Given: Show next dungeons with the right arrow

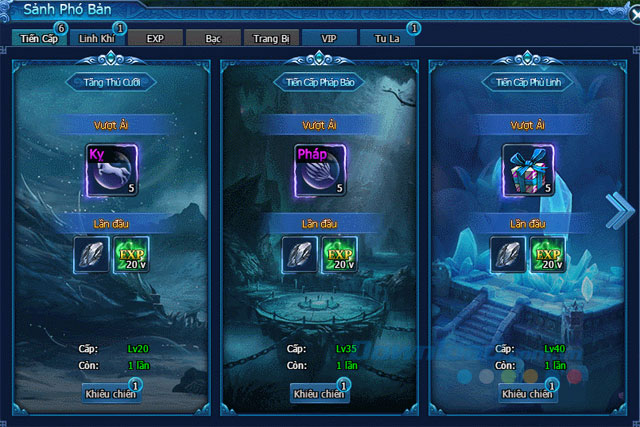Looking at the screenshot, I should [618, 209].
